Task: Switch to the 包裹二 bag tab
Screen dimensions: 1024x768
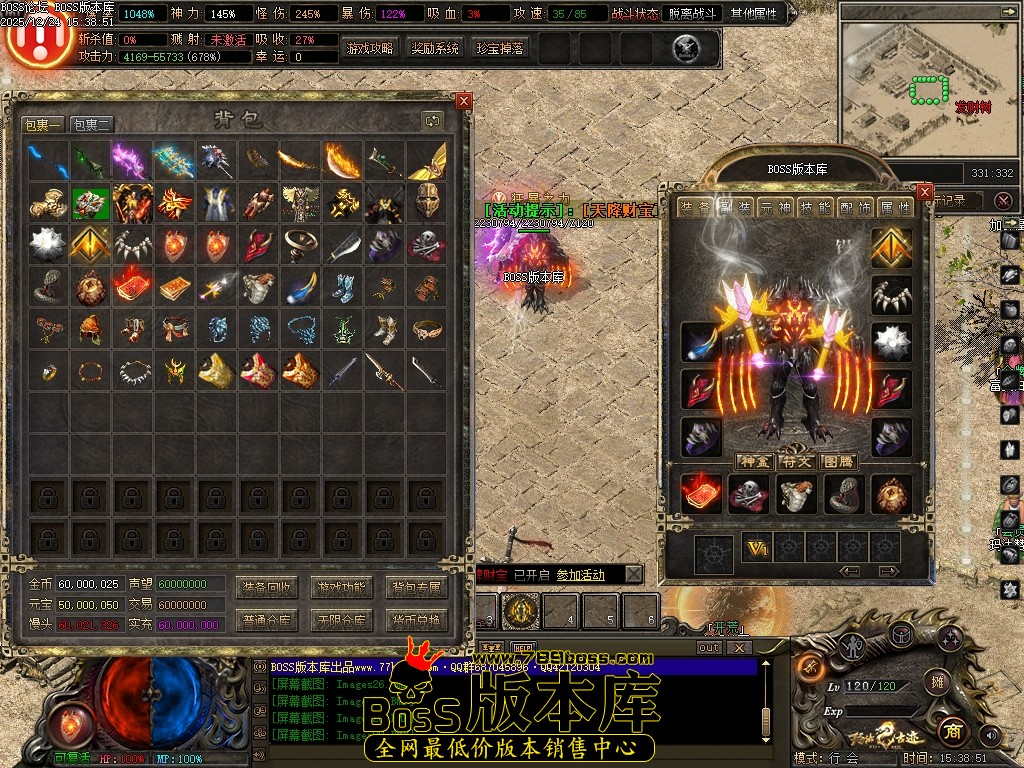Action: click(92, 125)
